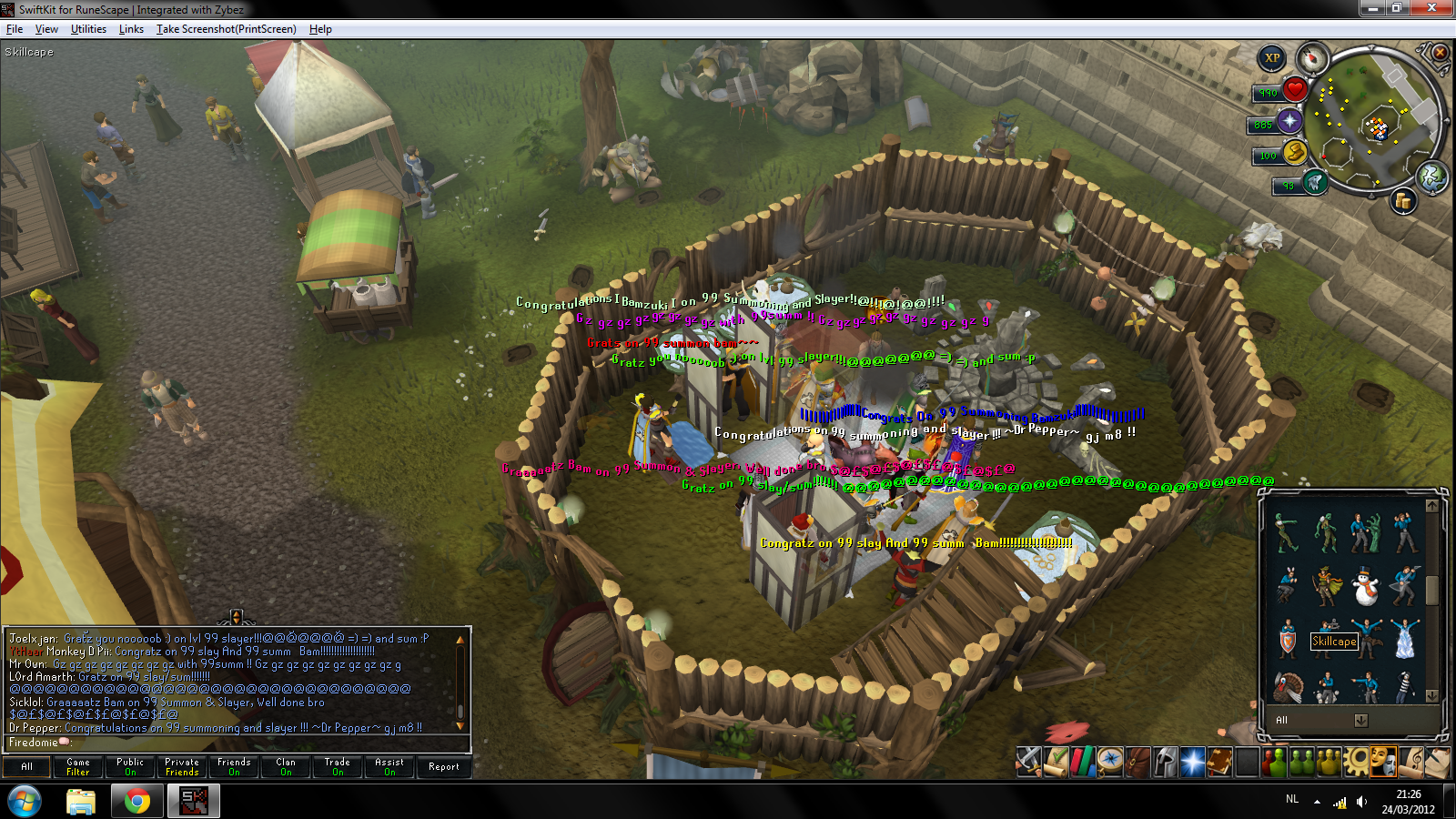Open the XP counter button
This screenshot has width=1456, height=819.
click(1272, 58)
